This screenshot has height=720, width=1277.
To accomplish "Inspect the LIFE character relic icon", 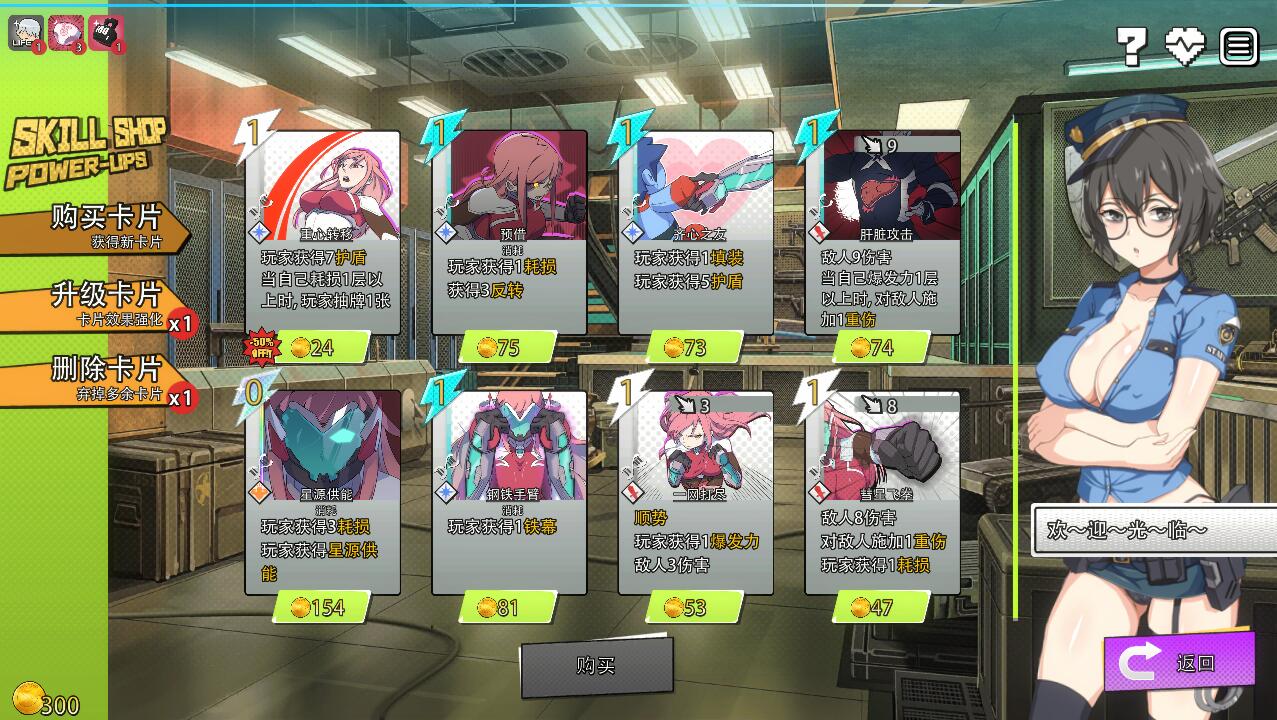I will [24, 33].
